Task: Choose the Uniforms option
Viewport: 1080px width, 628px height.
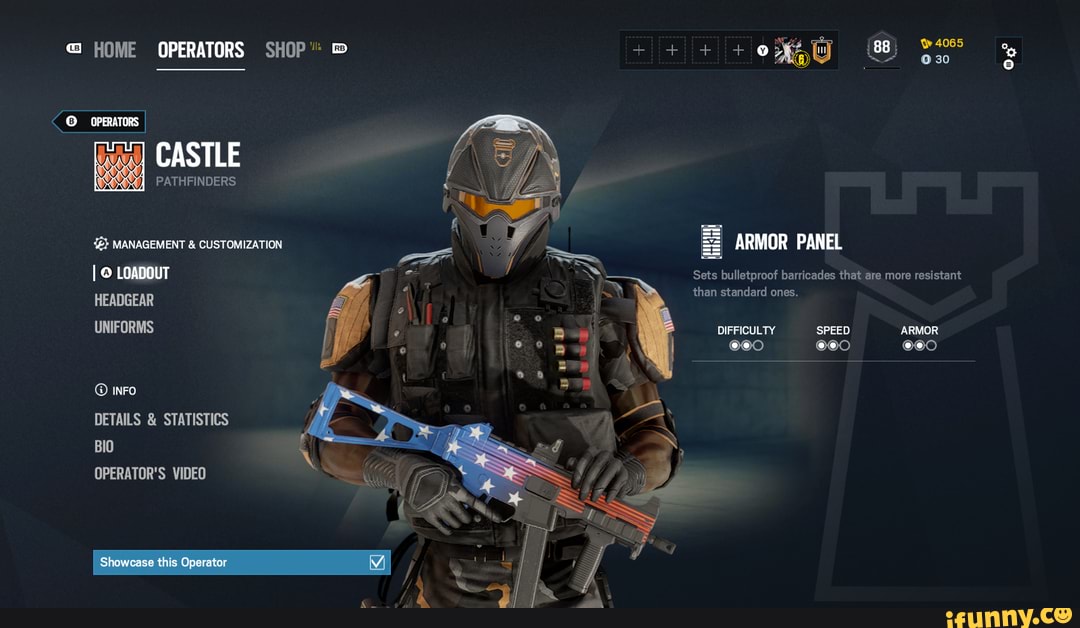Action: 124,327
